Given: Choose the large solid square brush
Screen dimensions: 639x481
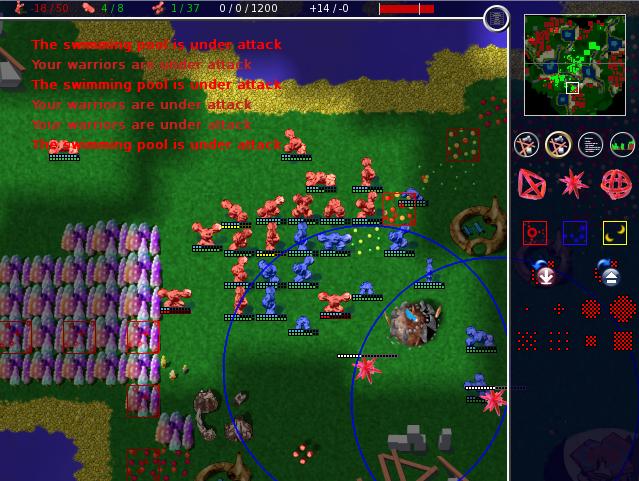Looking at the screenshot, I should coord(622,341).
